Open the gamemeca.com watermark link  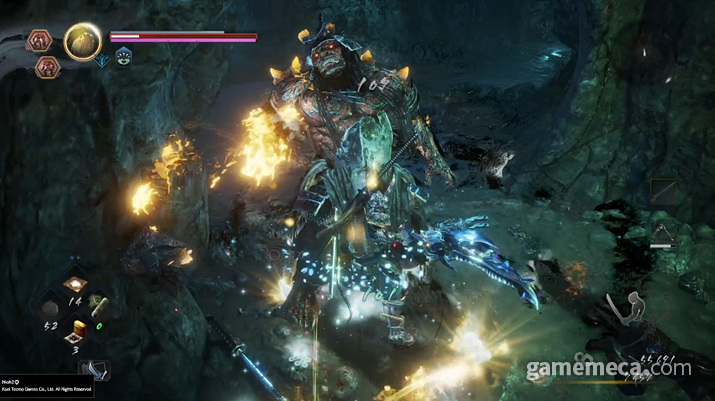pyautogui.click(x=608, y=368)
